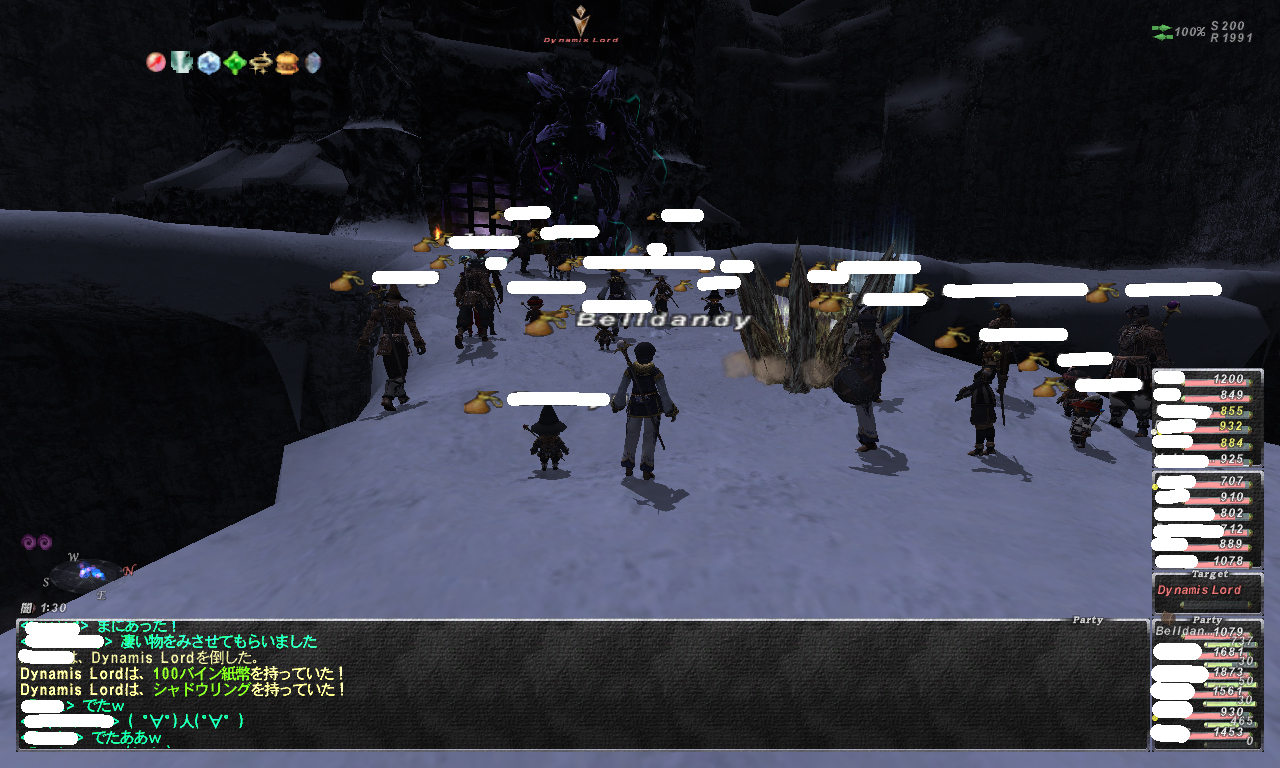The width and height of the screenshot is (1280, 768).
Task: Click the blue ice crystal buff icon
Action: point(208,63)
